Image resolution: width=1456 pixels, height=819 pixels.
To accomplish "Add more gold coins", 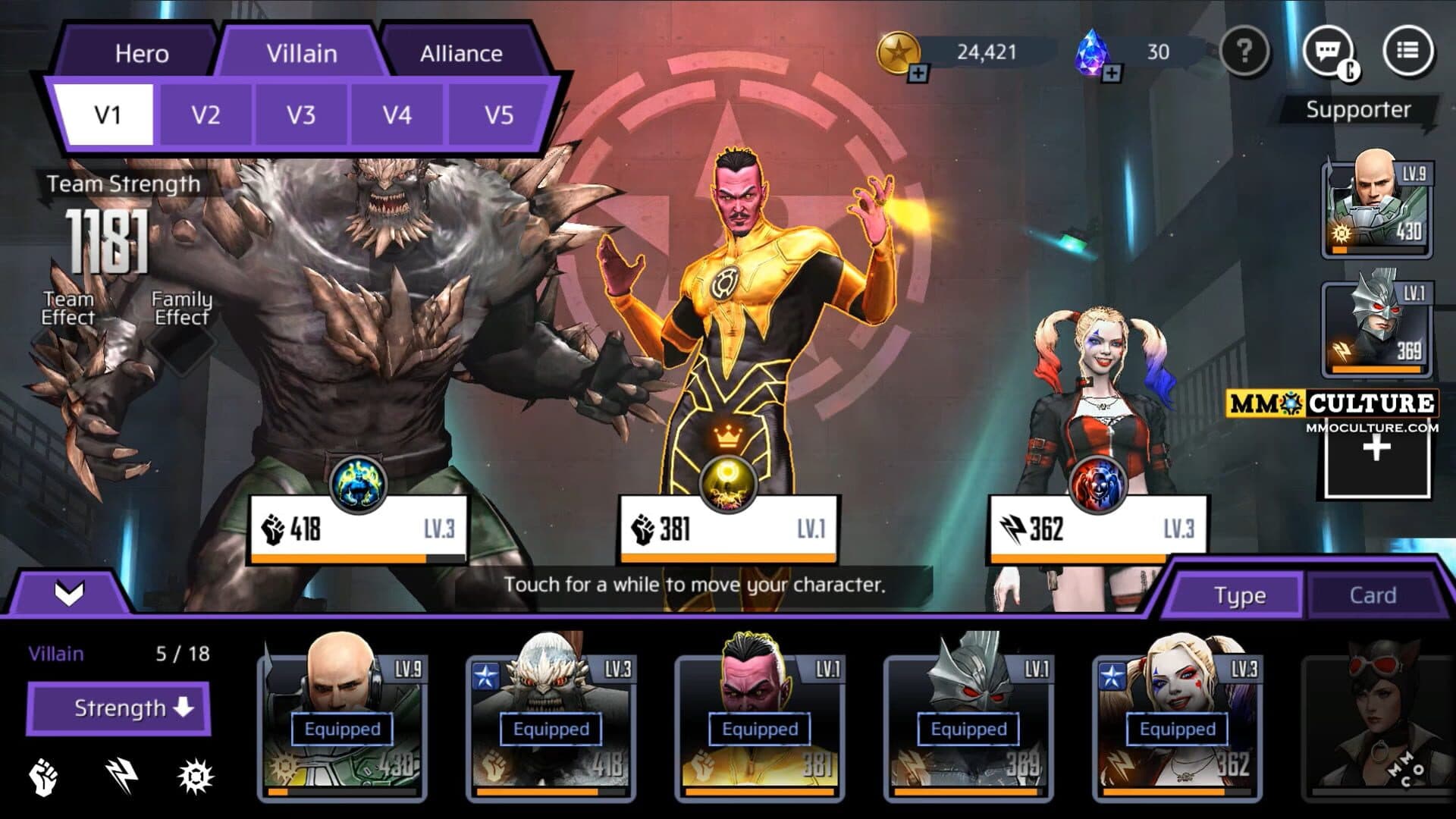I will point(918,73).
